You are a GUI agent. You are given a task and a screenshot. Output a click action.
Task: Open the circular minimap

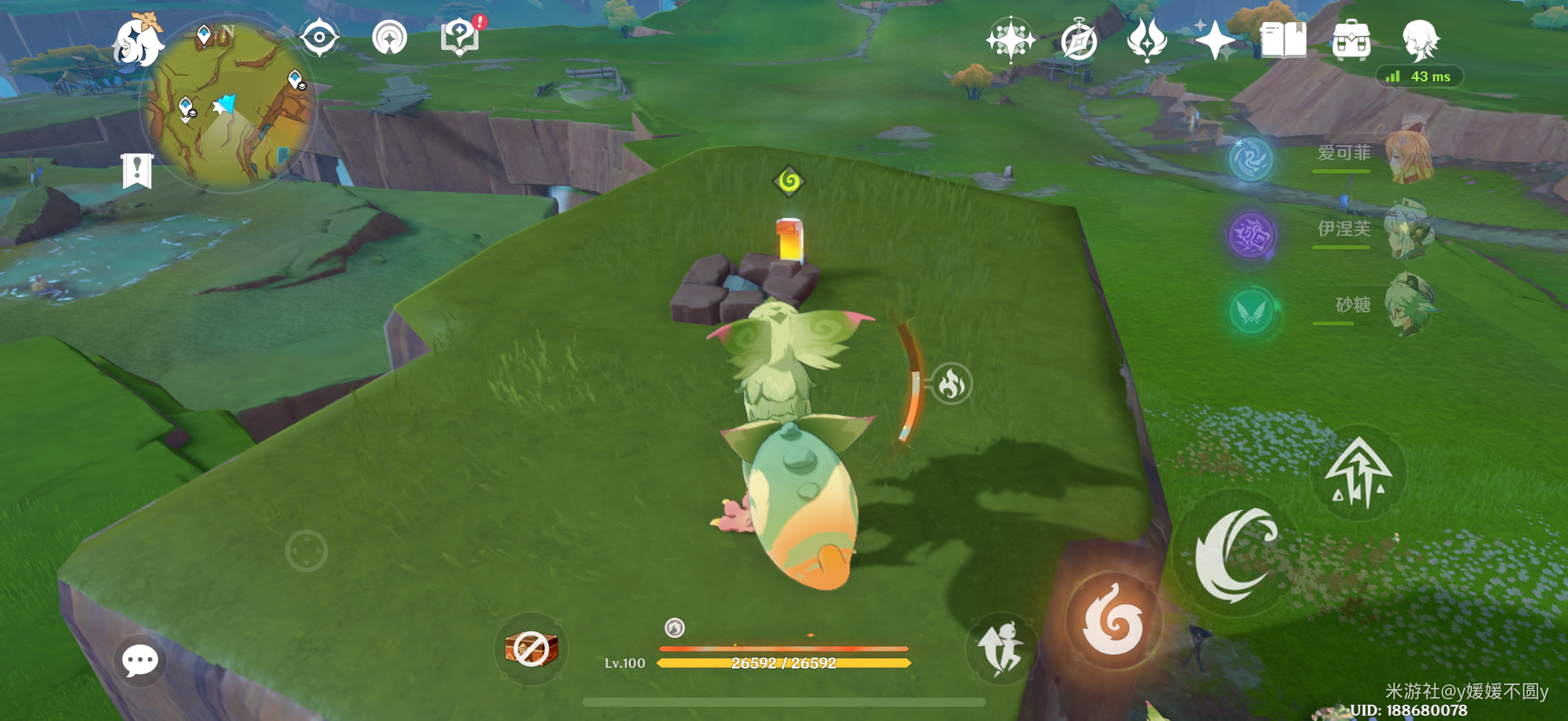pyautogui.click(x=227, y=103)
